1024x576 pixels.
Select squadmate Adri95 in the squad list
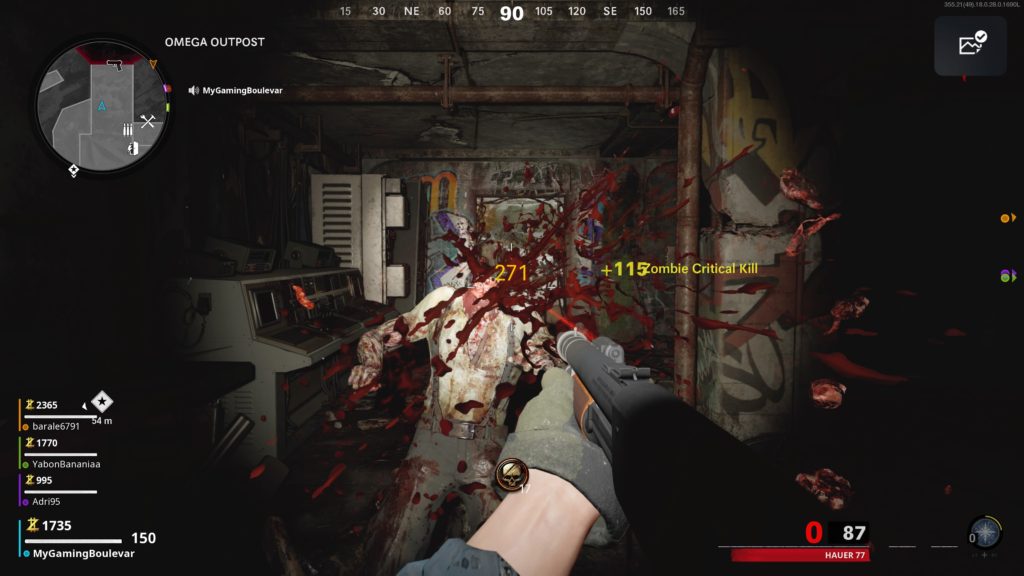[47, 501]
